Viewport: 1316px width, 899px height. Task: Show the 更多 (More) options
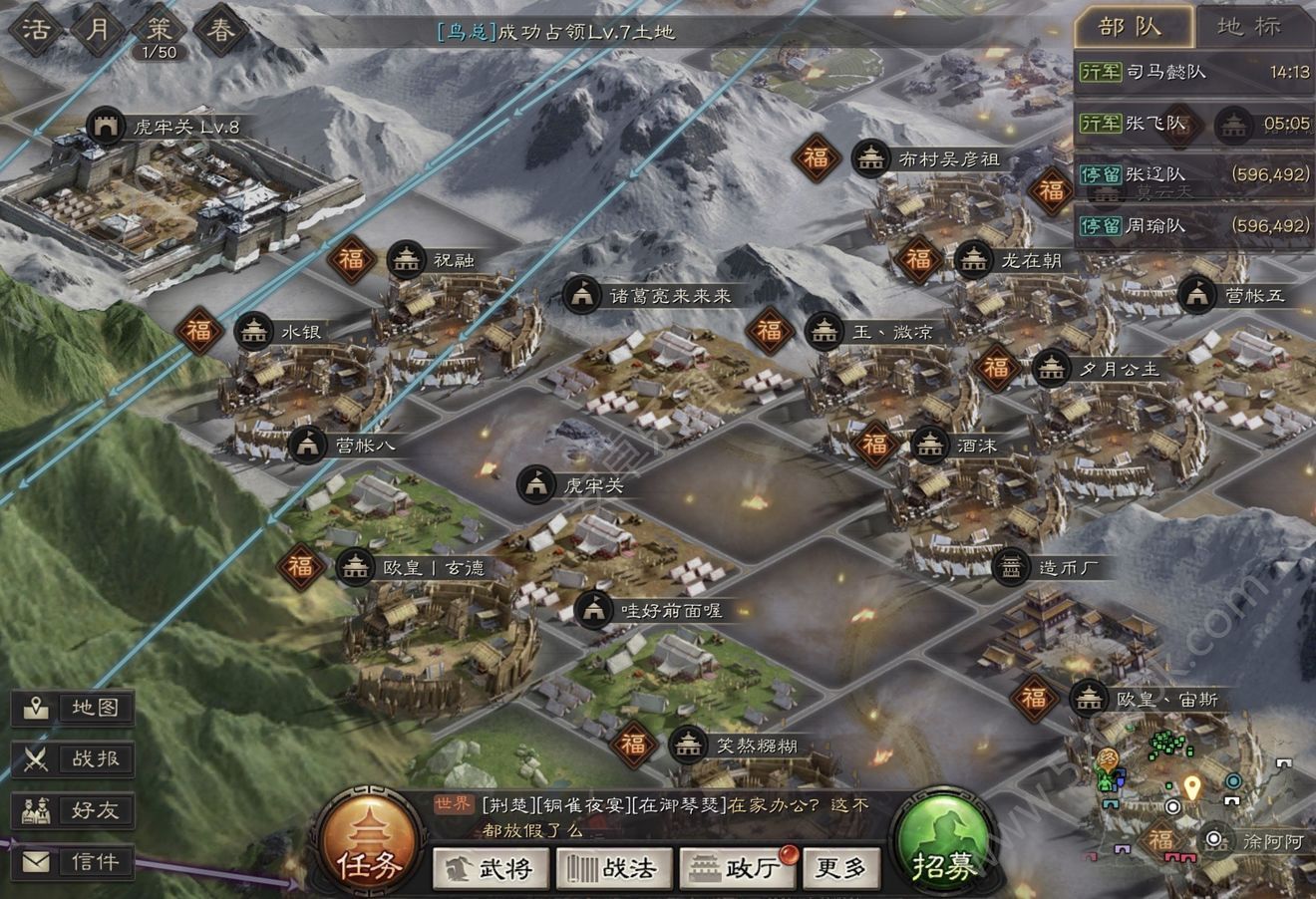(x=841, y=868)
